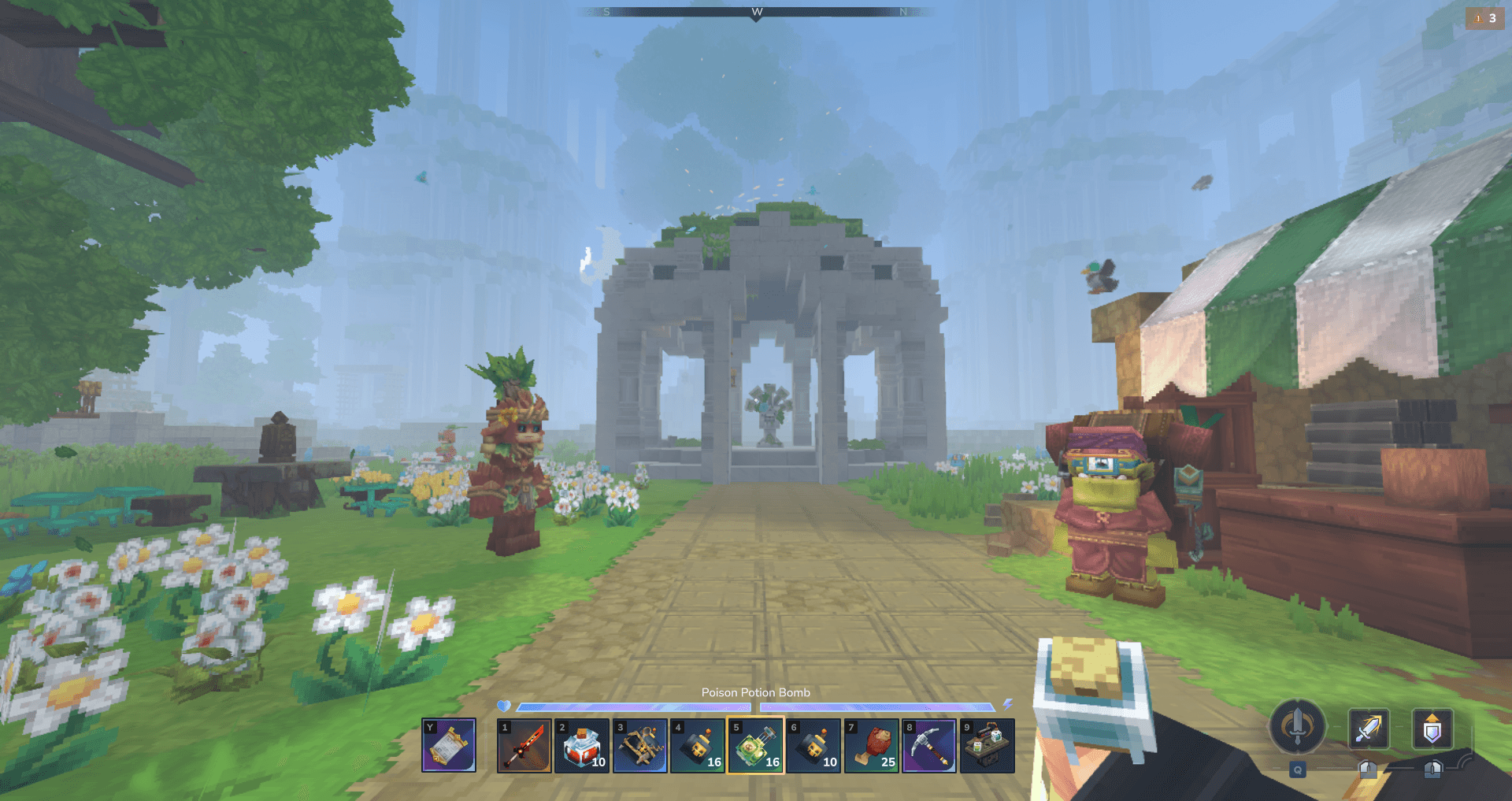Screen dimensions: 1512x801
Task: Equip the red flame sword from the hotbar
Action: 524,745
